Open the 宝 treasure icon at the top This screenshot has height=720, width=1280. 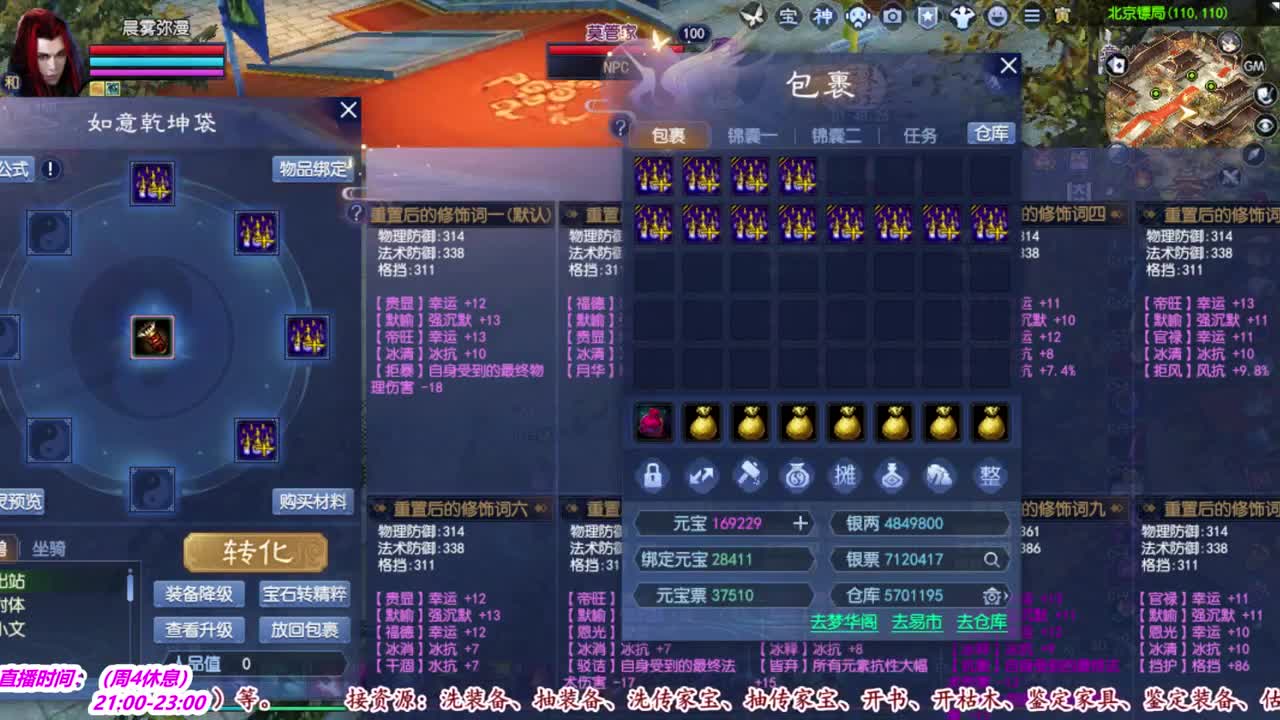[788, 17]
